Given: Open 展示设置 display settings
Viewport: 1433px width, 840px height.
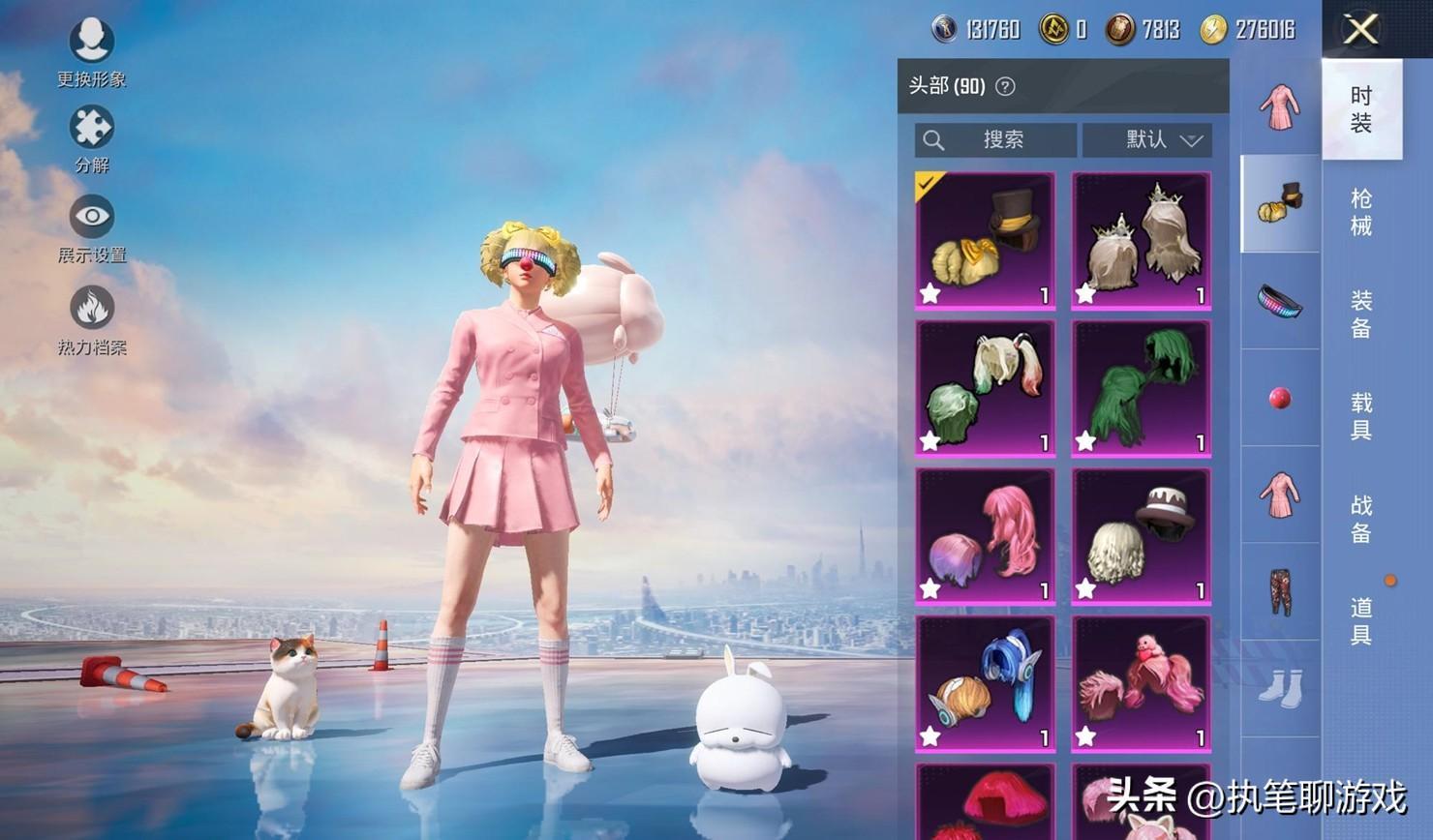Looking at the screenshot, I should 92,226.
